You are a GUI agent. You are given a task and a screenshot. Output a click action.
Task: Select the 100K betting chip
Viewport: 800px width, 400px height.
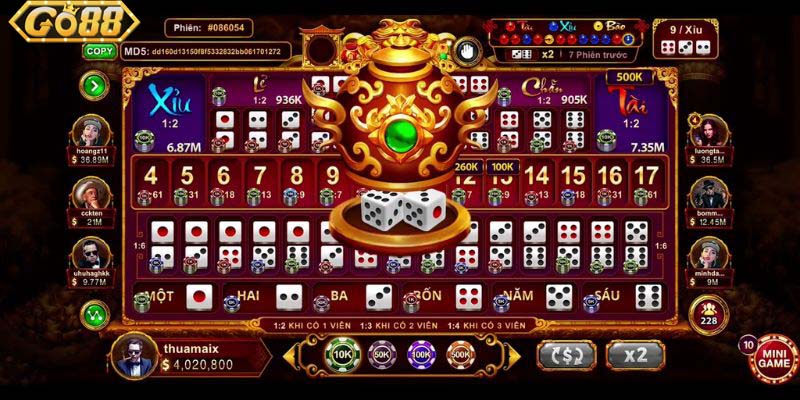(420, 354)
